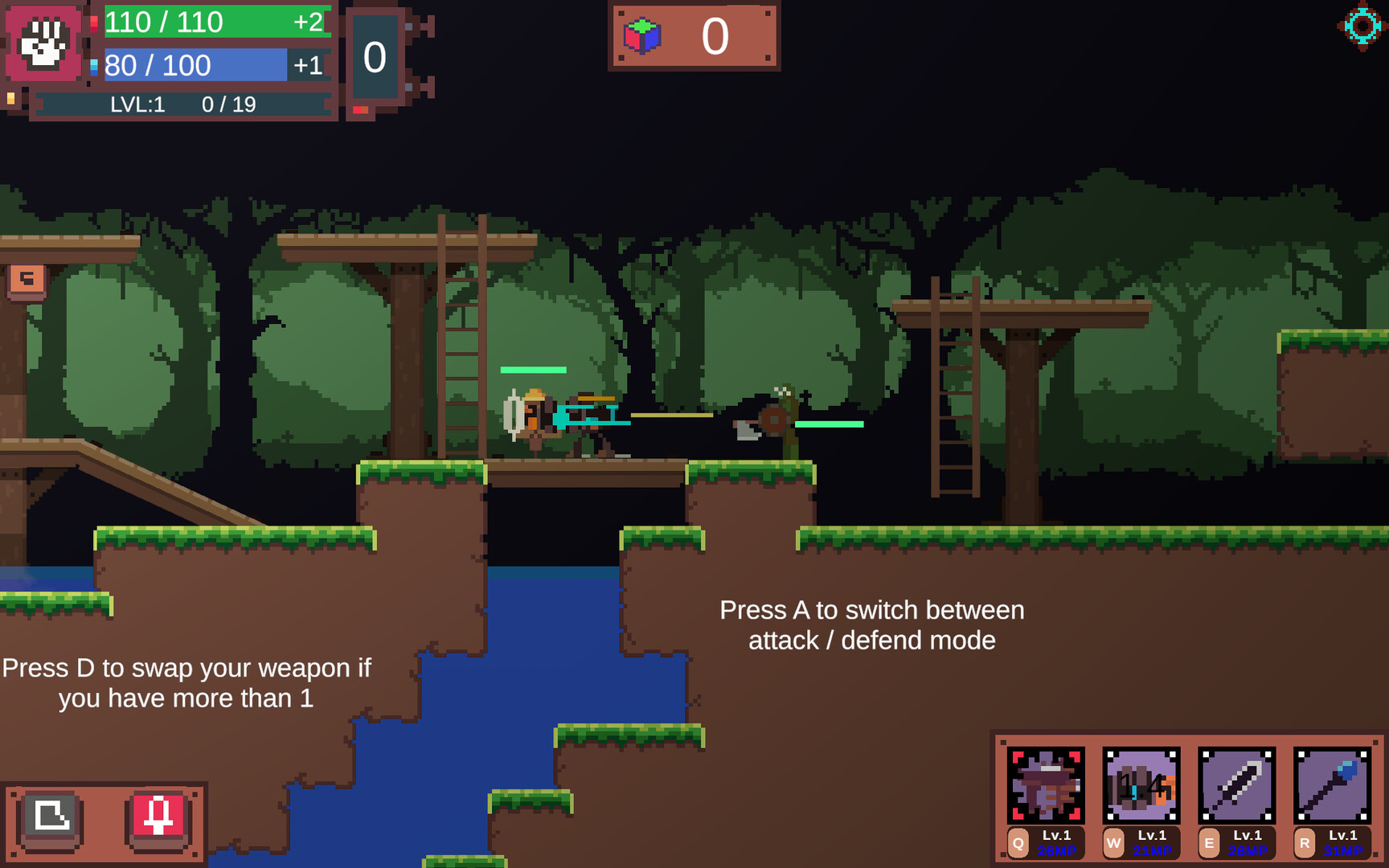Viewport: 1389px width, 868px height.
Task: Click the hand character portrait in top-left HUD
Action: (x=44, y=44)
